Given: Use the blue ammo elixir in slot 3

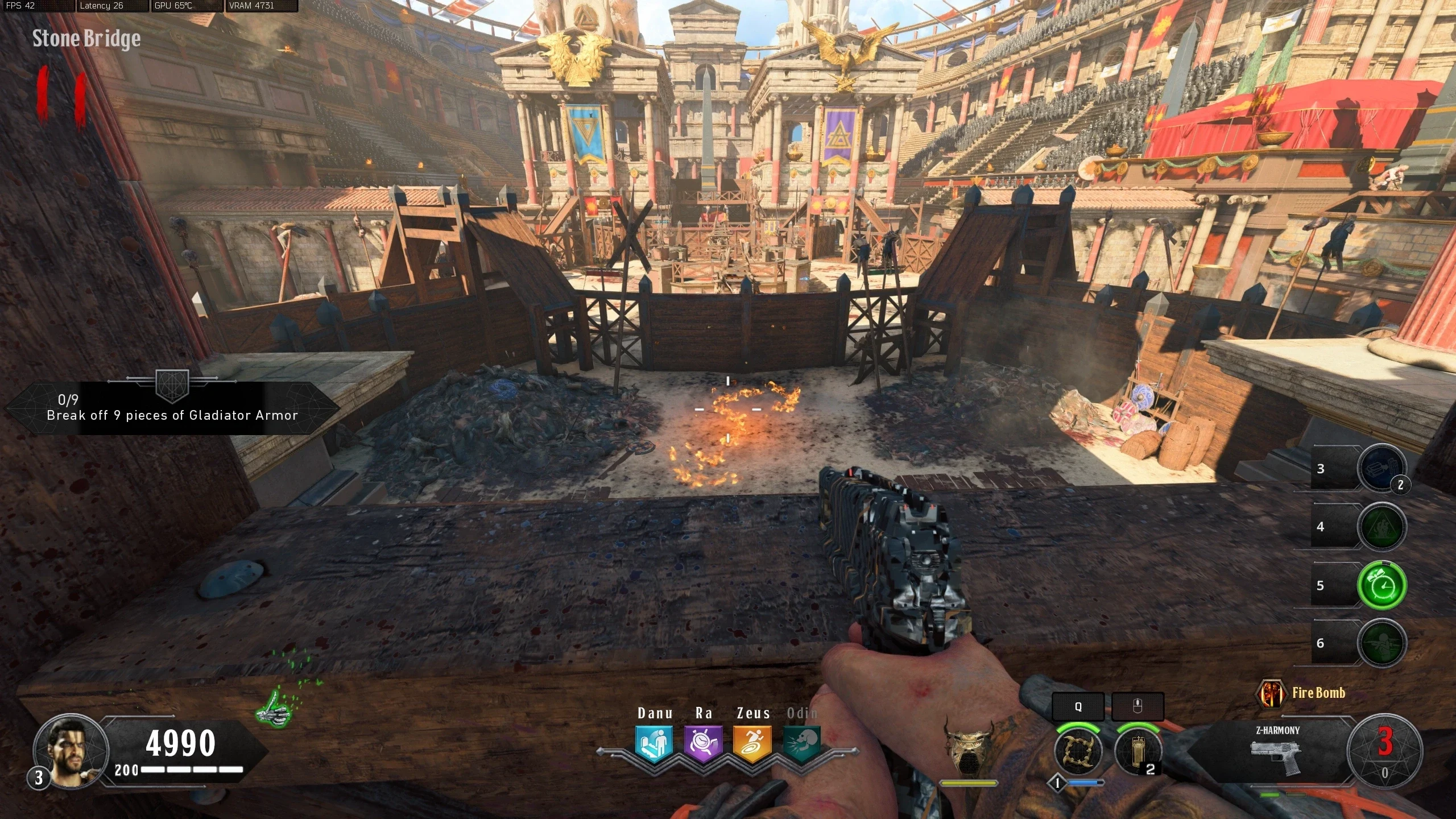Looking at the screenshot, I should click(x=1381, y=469).
